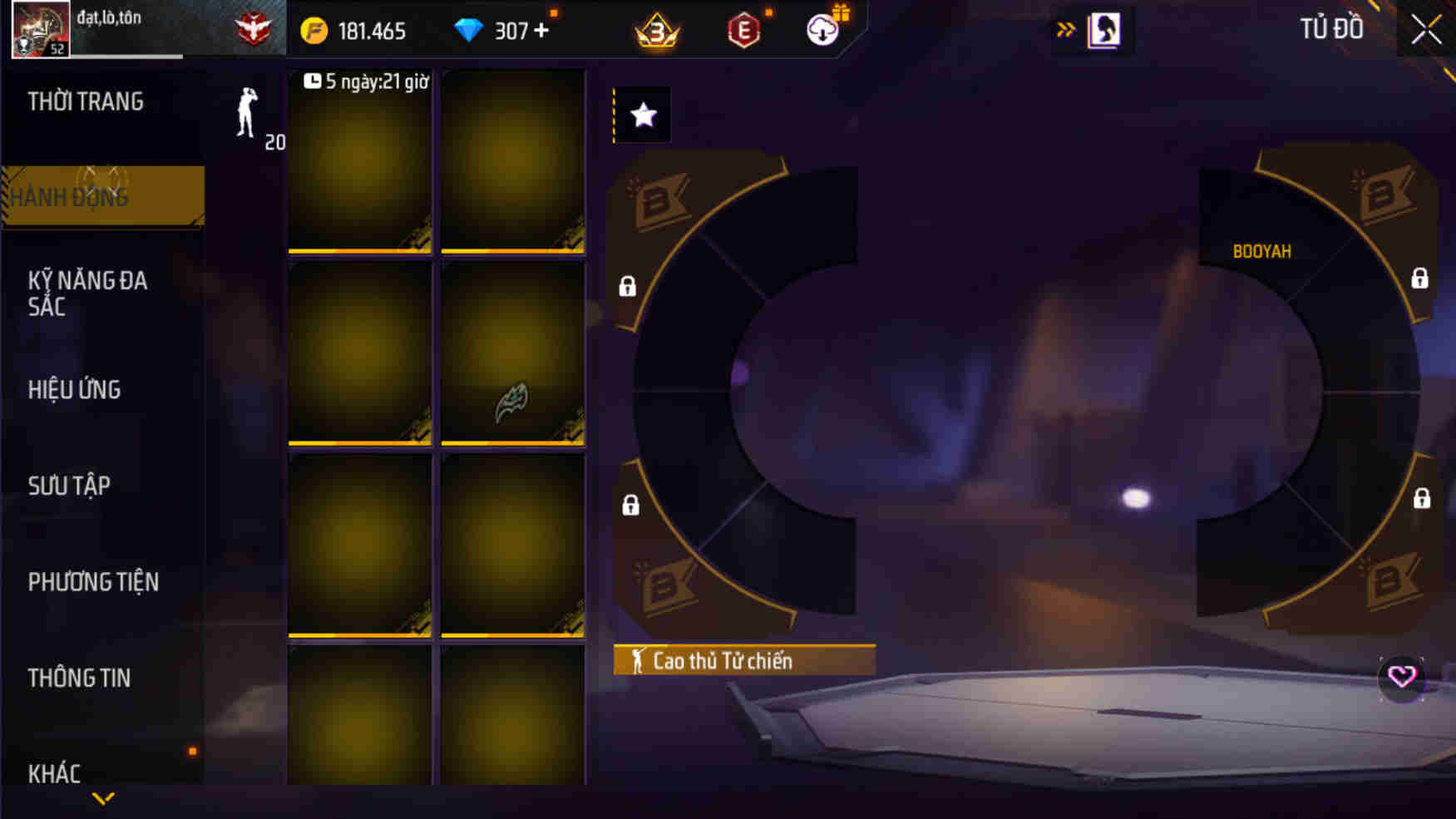Select the level 3 crown badge
Screen dimensions: 1456x819
click(658, 32)
